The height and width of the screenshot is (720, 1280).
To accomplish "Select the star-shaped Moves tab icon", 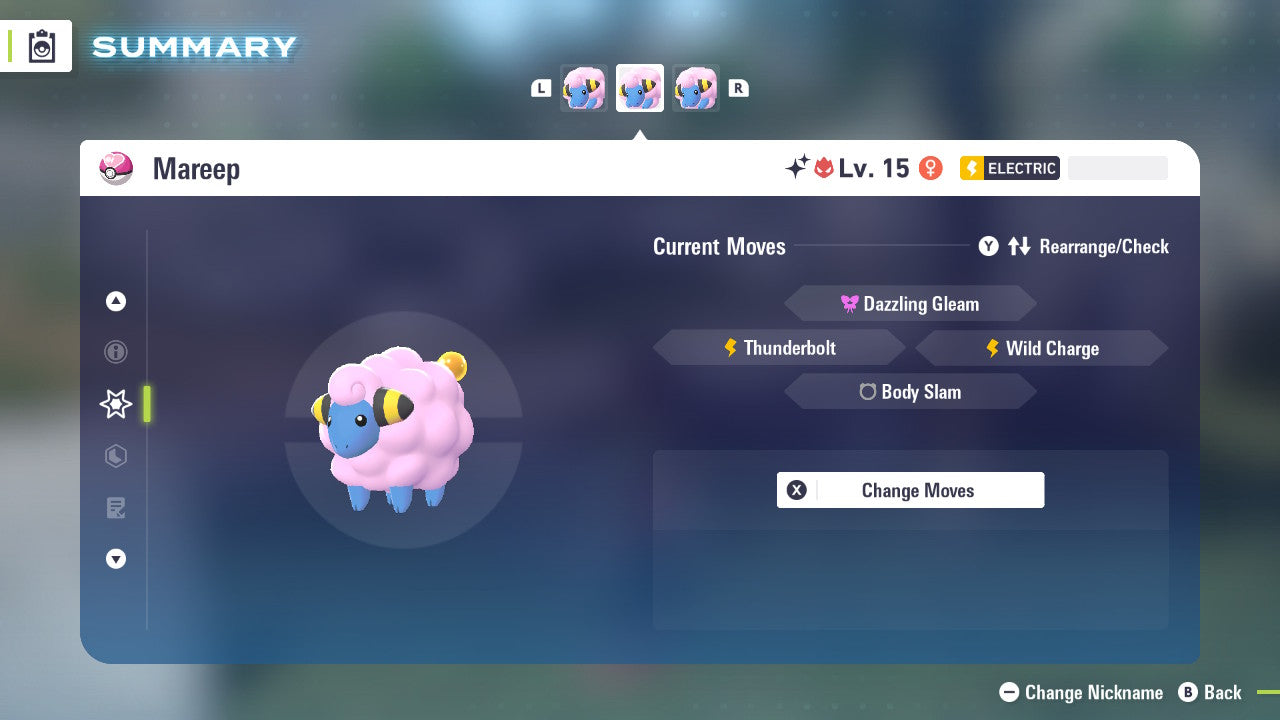I will tap(115, 404).
